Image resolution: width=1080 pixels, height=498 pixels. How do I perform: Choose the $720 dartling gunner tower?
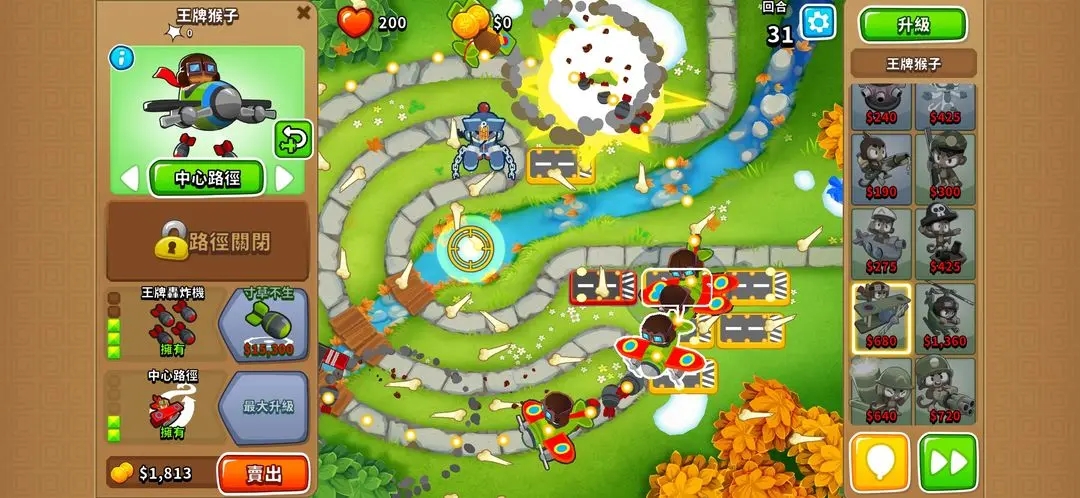click(944, 391)
